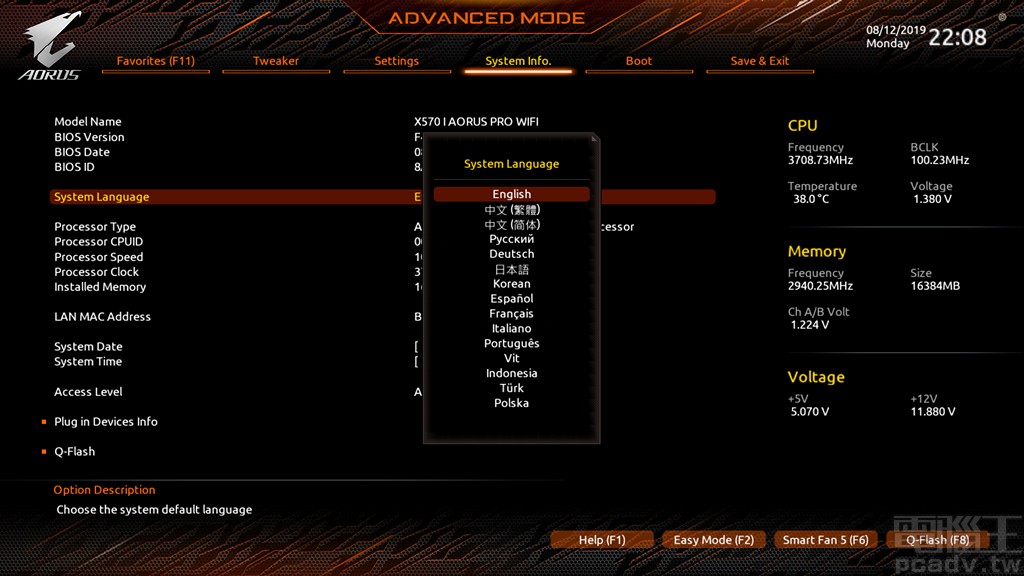Viewport: 1024px width, 576px height.
Task: Choose 日本語 language option
Action: click(x=511, y=269)
